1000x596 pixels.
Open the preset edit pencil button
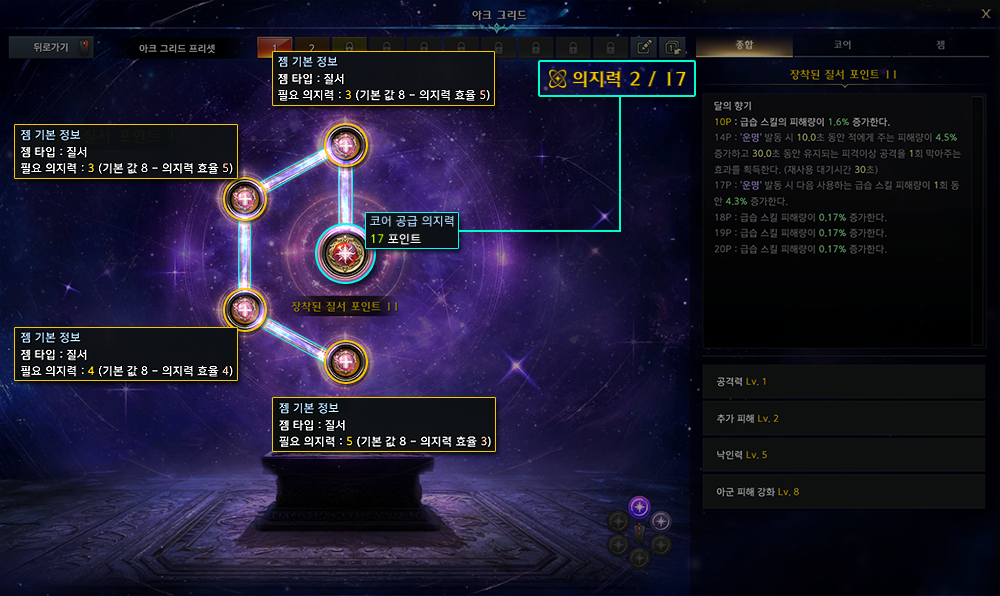(x=645, y=48)
